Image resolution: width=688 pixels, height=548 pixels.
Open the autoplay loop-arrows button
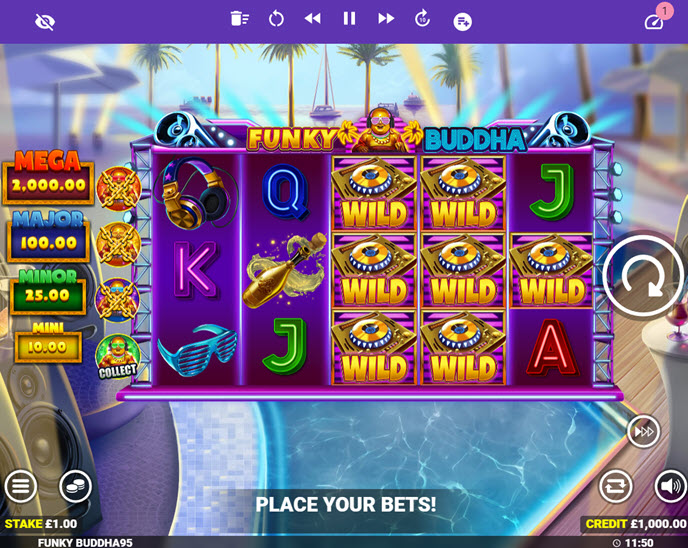[616, 487]
